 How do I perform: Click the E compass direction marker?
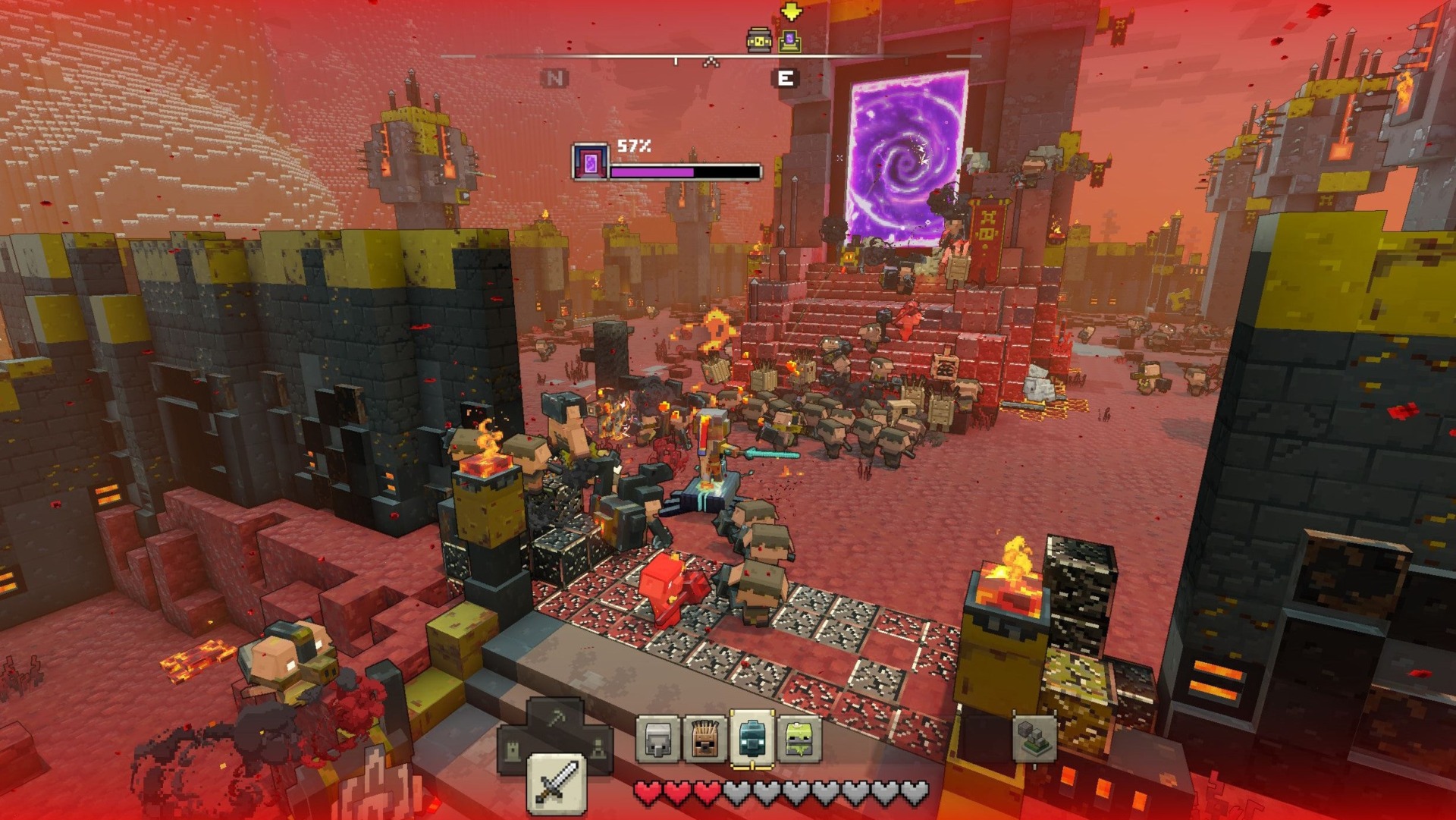786,77
